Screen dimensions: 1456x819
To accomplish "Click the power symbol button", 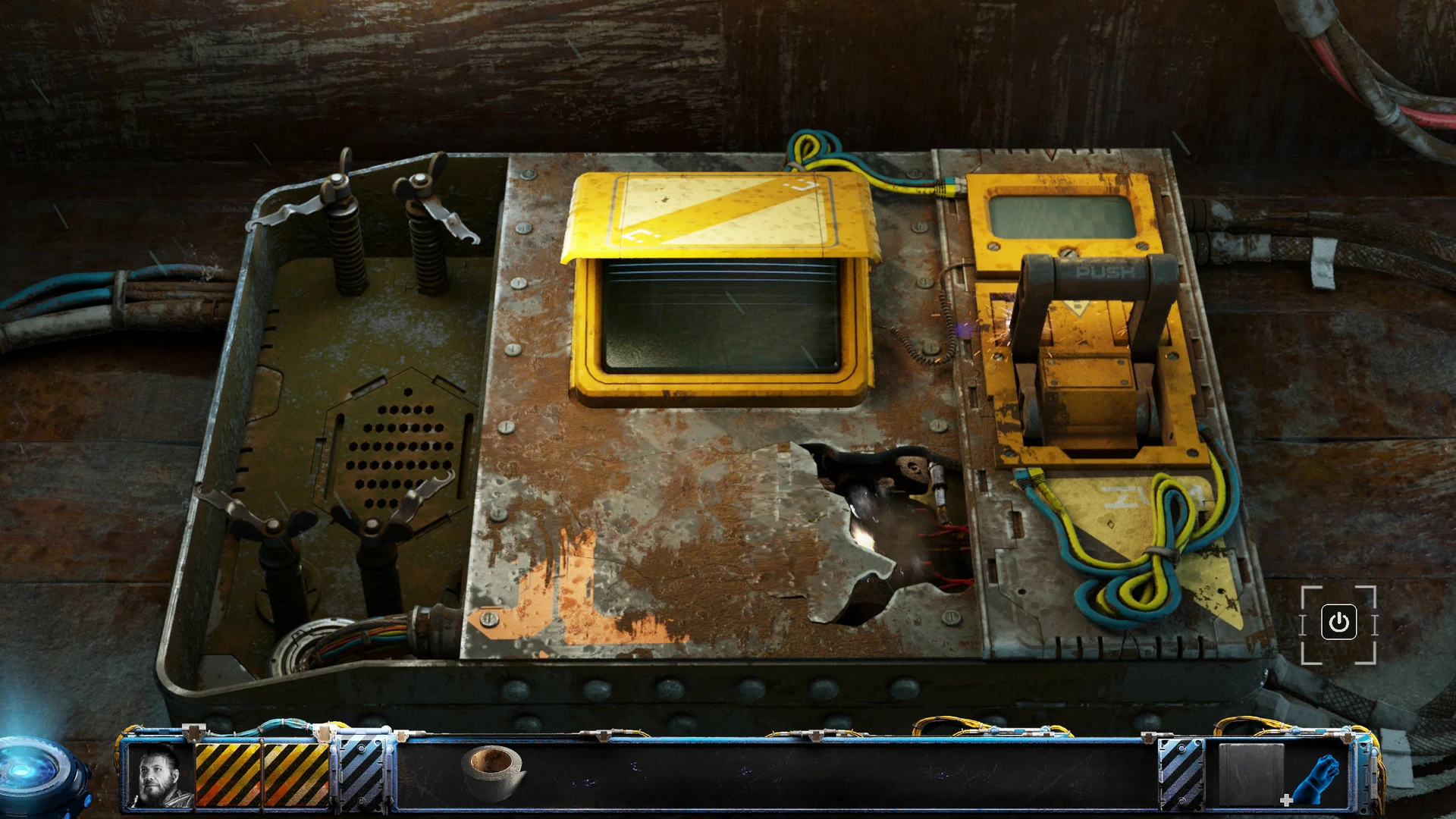I will (1338, 623).
